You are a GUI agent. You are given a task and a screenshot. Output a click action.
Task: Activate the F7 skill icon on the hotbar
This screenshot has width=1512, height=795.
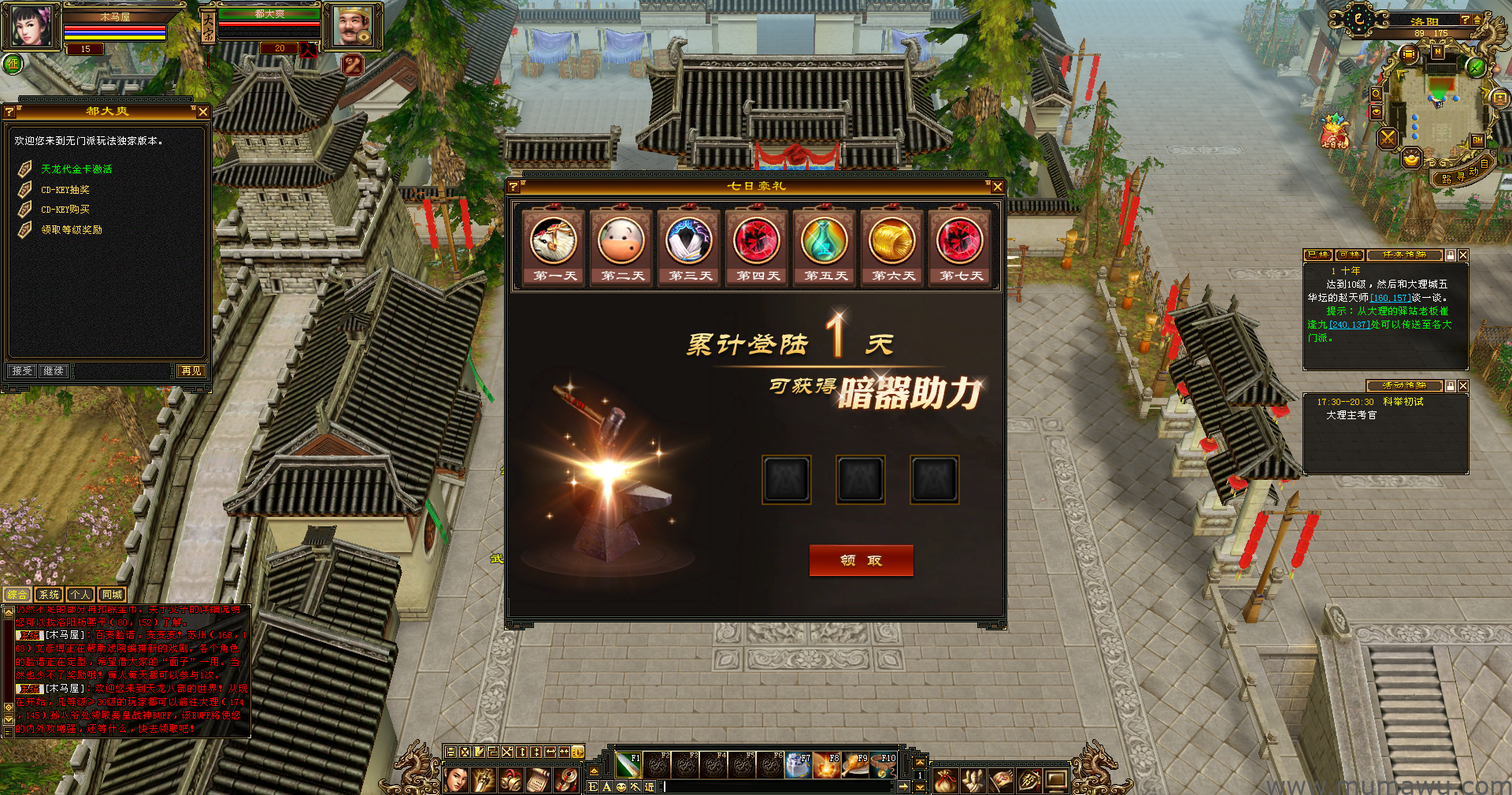point(797,766)
